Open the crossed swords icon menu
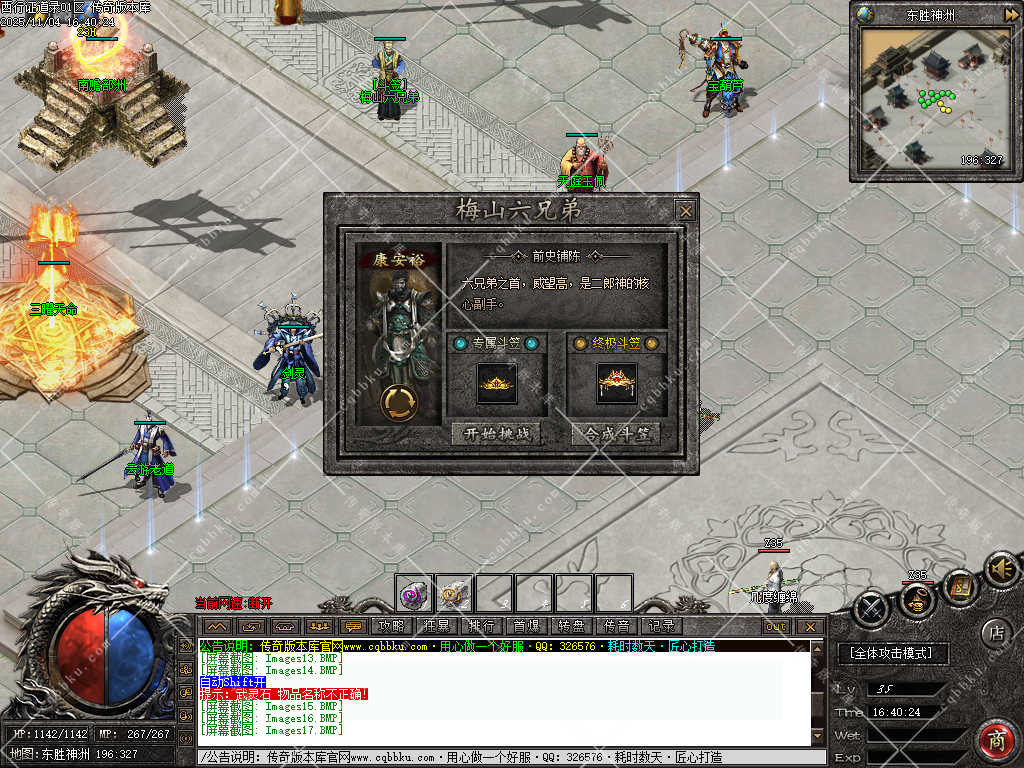This screenshot has height=768, width=1024. [871, 608]
